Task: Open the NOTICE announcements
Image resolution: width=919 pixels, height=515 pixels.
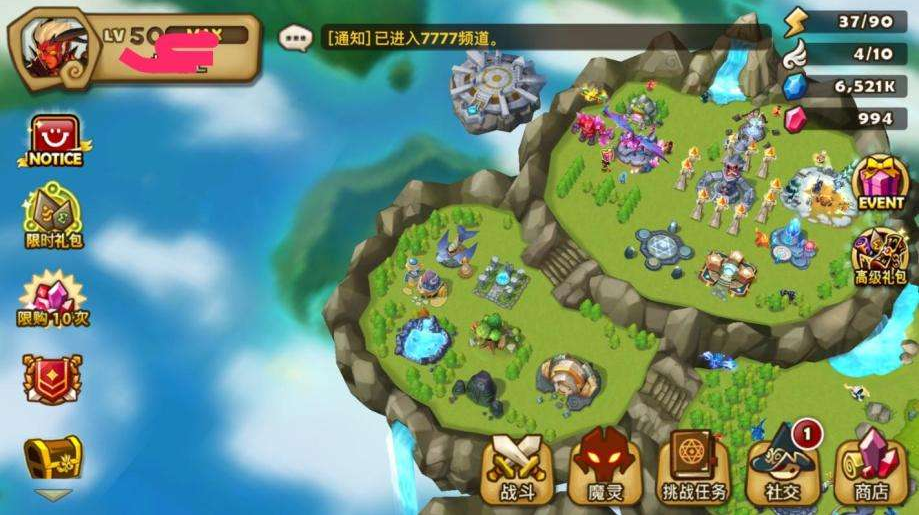Action: click(x=54, y=141)
